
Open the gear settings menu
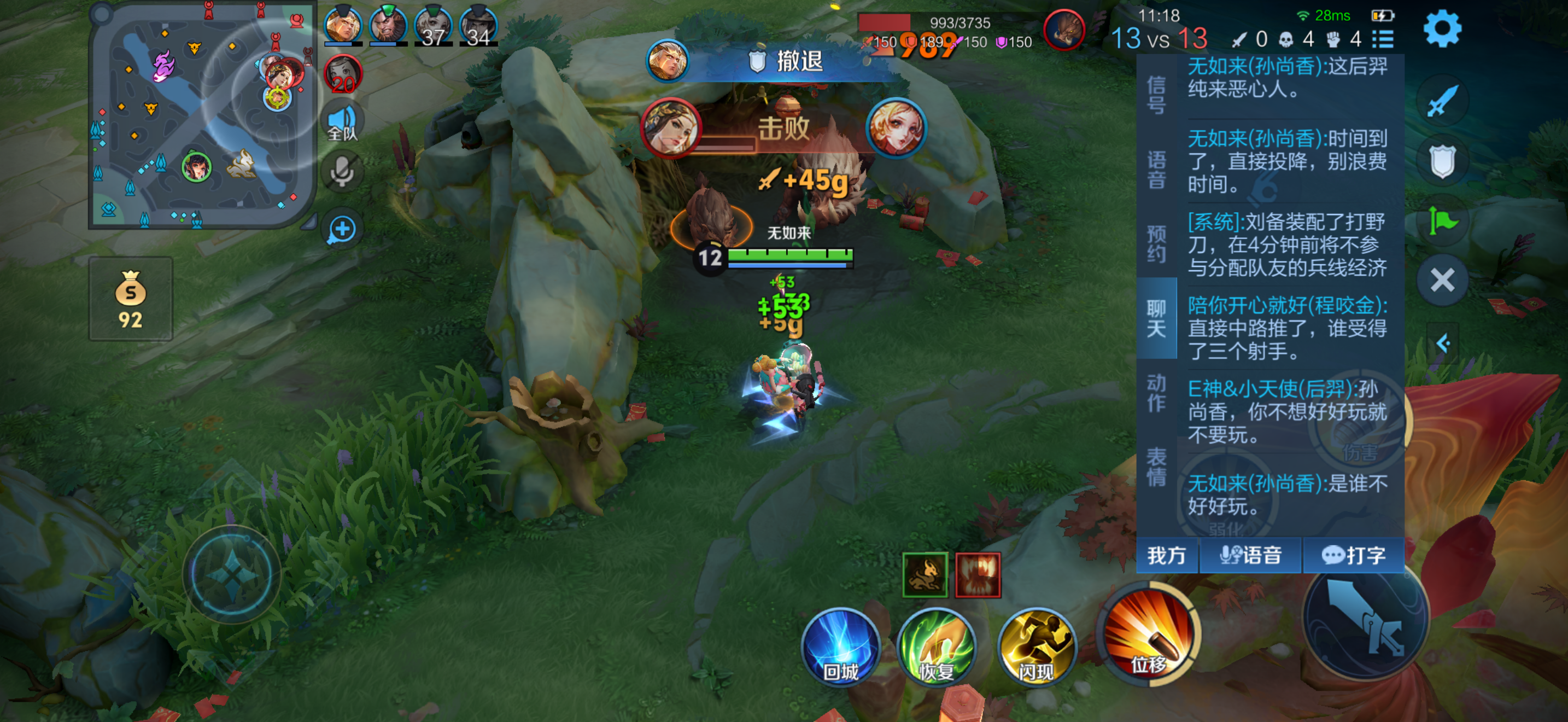click(1441, 28)
